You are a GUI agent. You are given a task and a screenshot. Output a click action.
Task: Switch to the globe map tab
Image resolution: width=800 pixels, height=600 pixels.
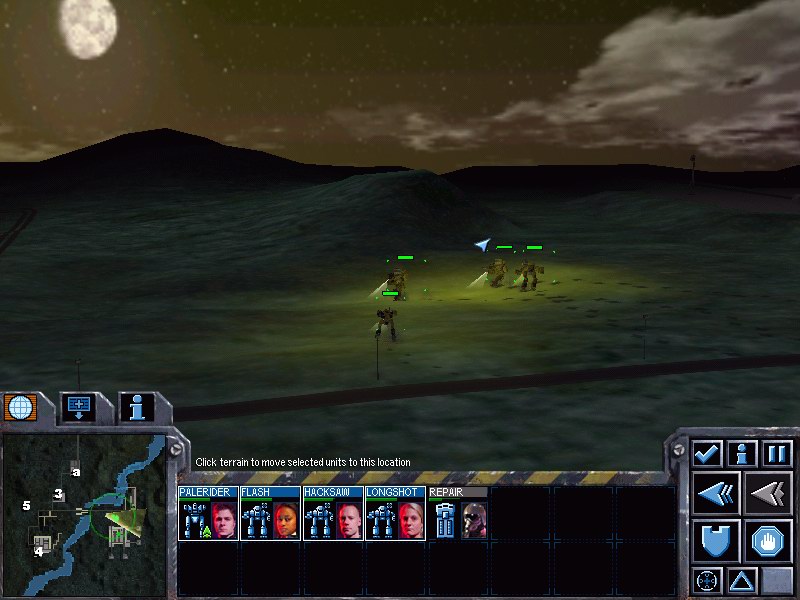coord(20,408)
